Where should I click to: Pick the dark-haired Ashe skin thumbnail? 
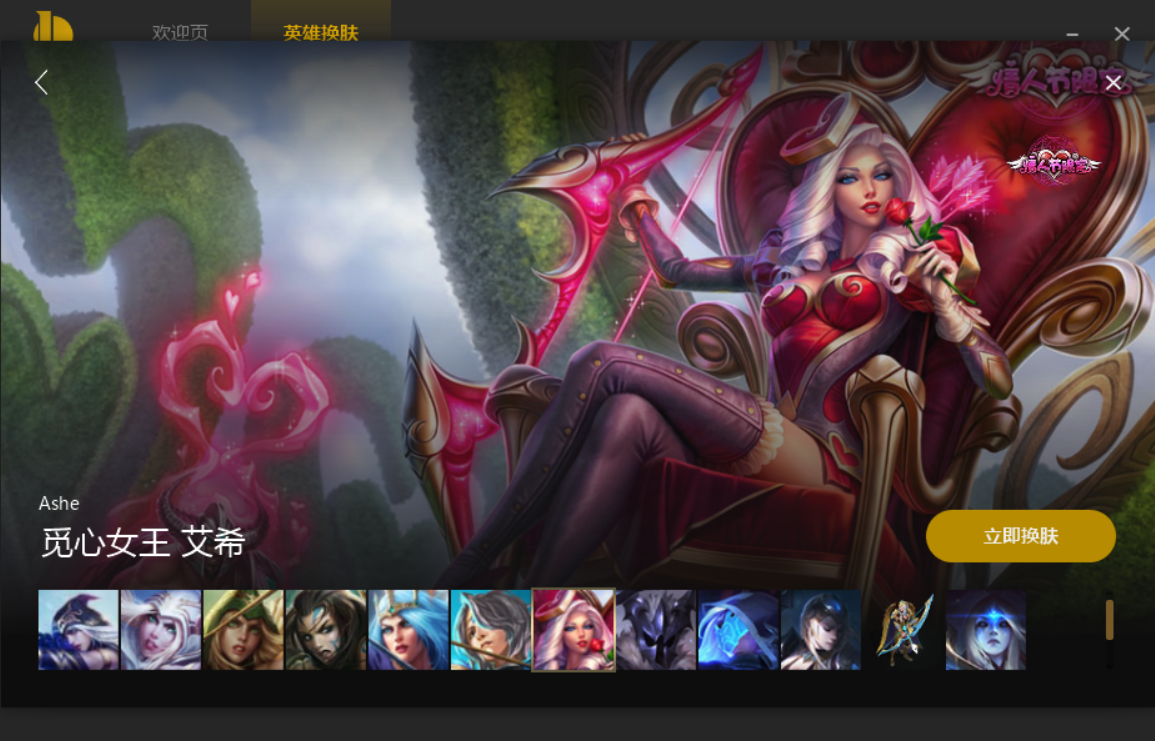[326, 629]
